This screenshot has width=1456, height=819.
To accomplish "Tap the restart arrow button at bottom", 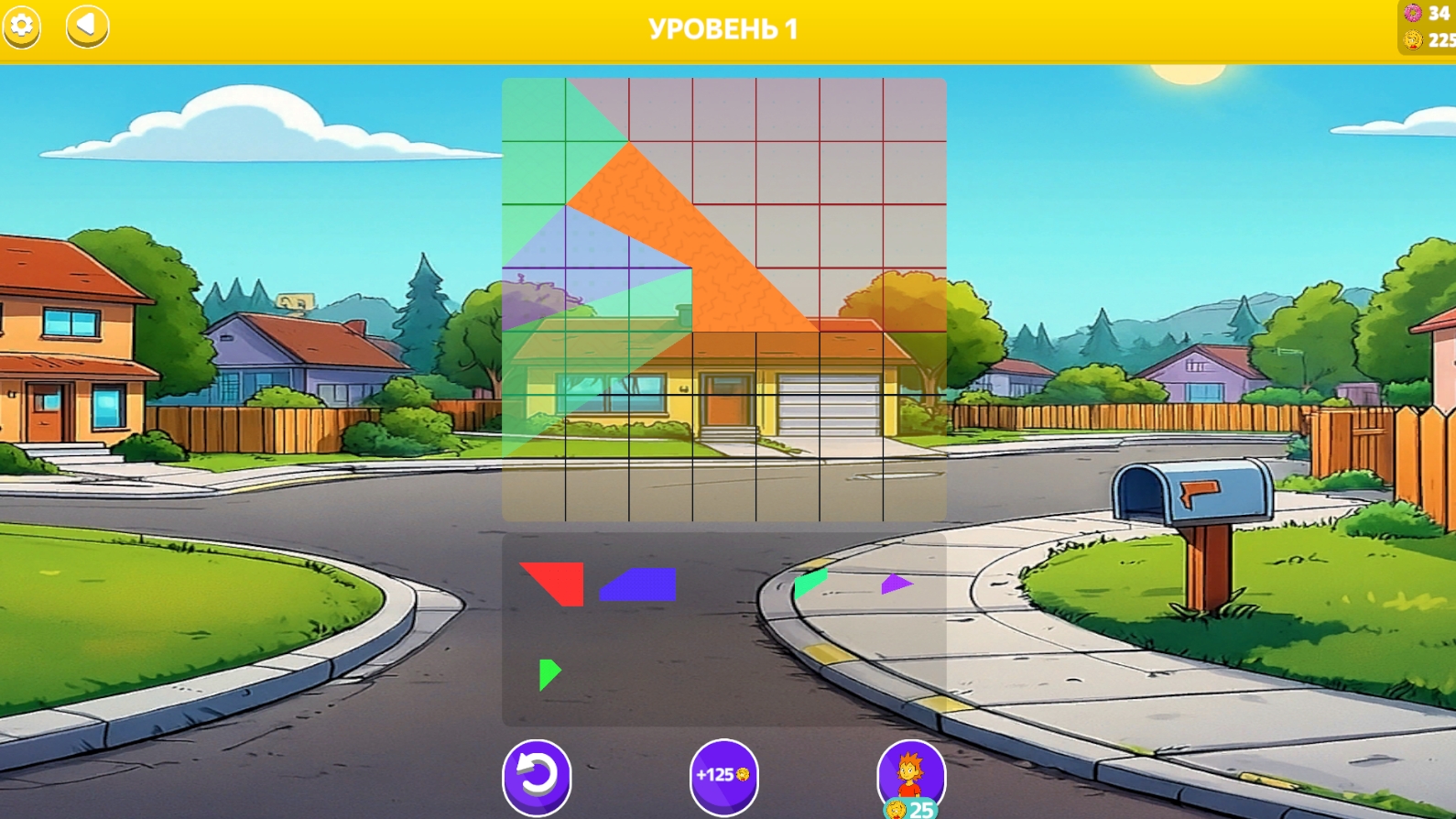I will tap(536, 774).
